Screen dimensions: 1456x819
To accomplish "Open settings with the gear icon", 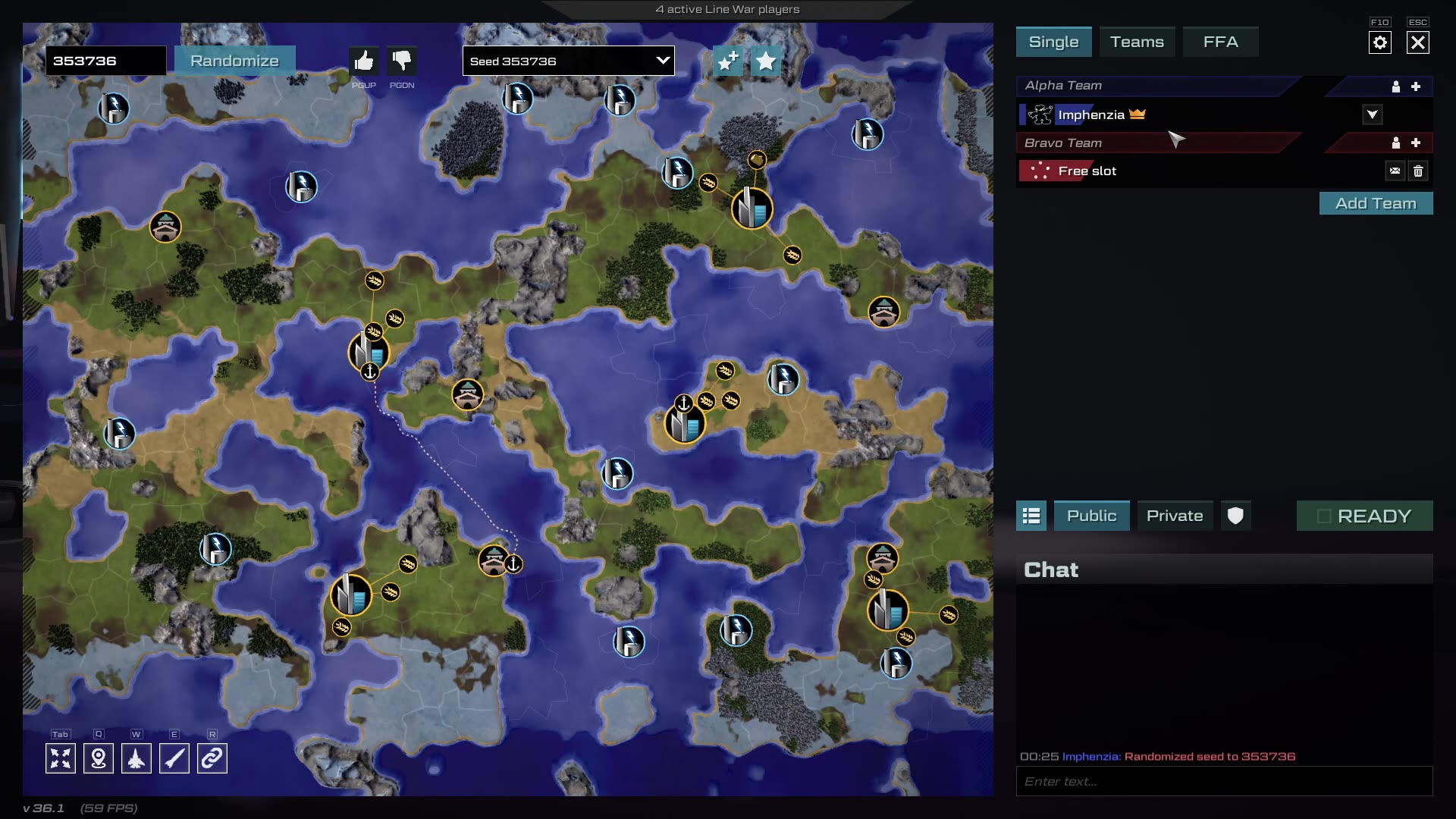I will (1380, 42).
